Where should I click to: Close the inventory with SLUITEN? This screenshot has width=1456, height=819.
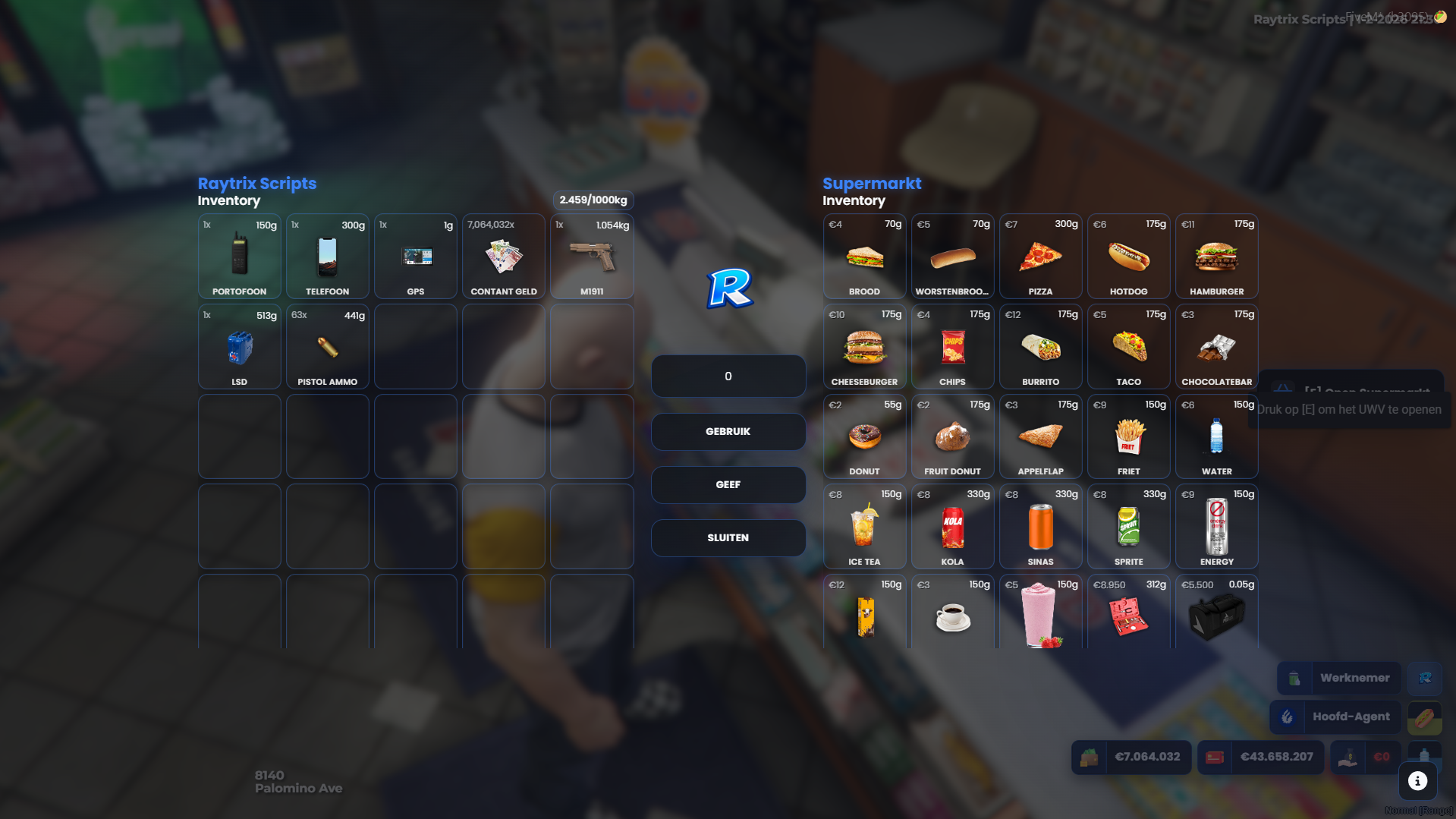tap(728, 537)
